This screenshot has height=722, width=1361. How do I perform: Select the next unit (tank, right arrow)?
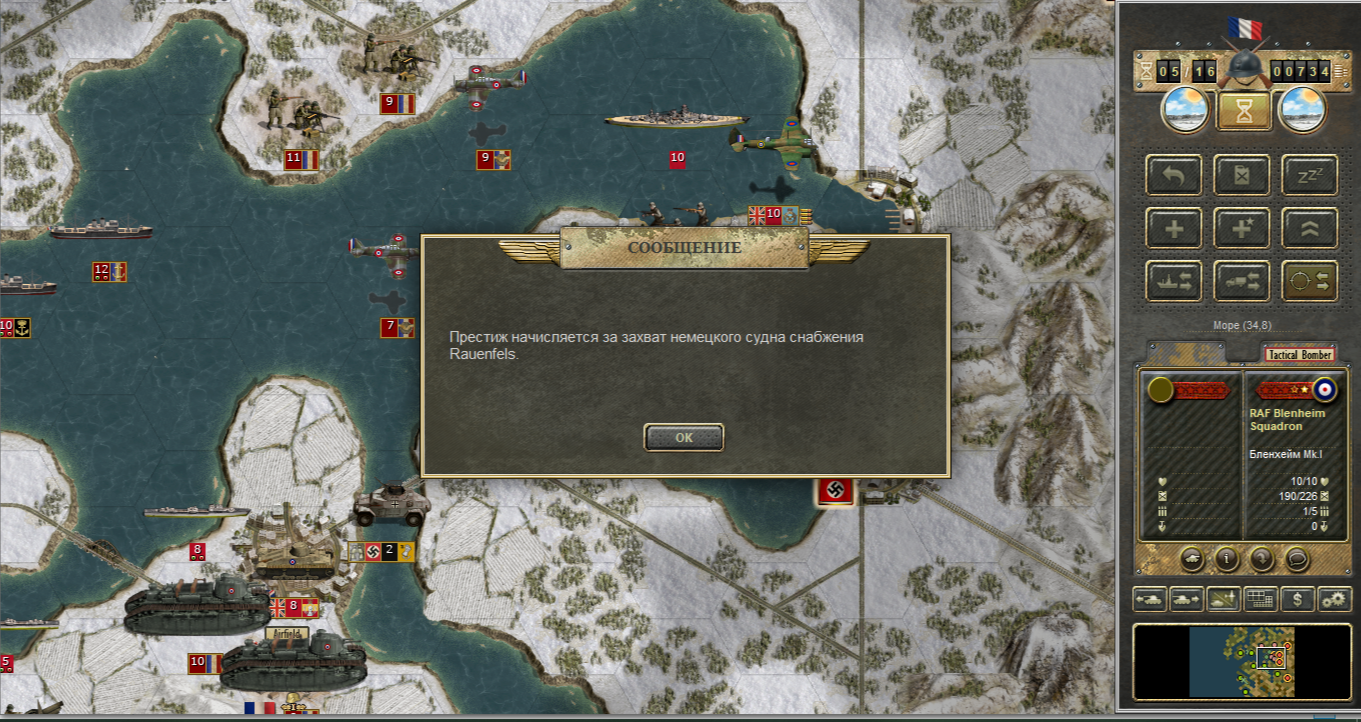[1187, 599]
